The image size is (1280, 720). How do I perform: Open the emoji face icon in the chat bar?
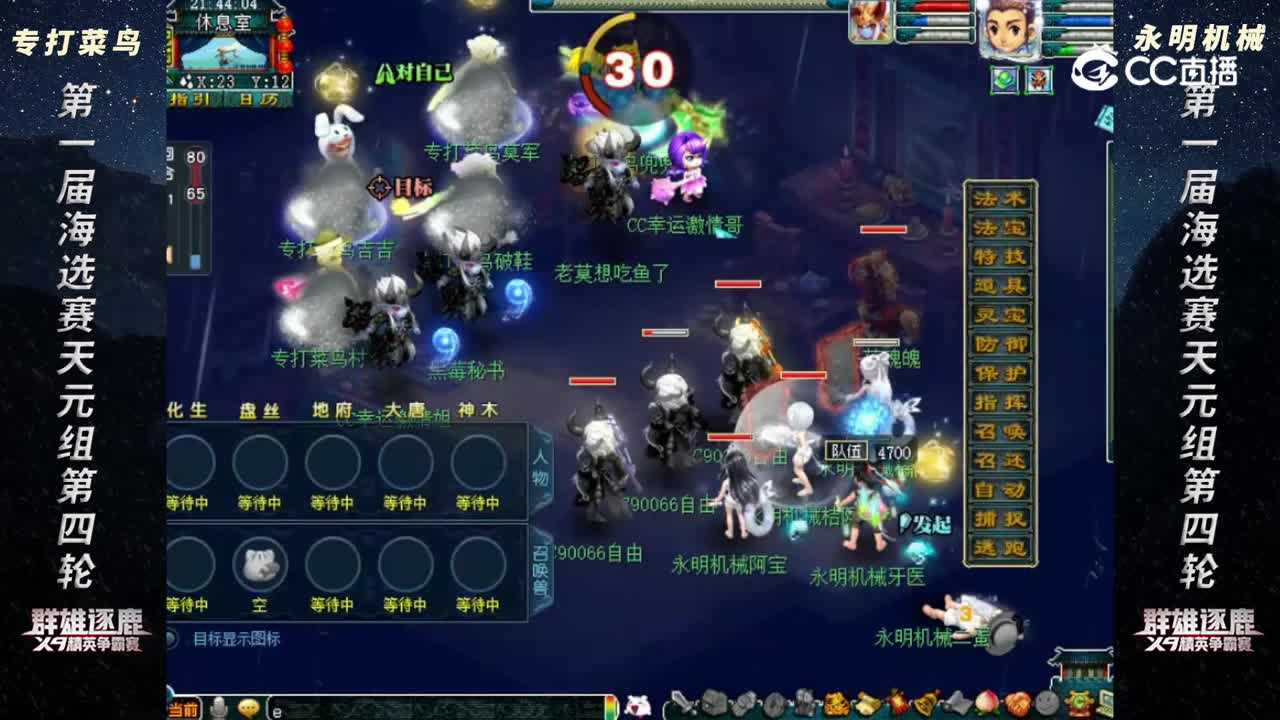coord(249,708)
